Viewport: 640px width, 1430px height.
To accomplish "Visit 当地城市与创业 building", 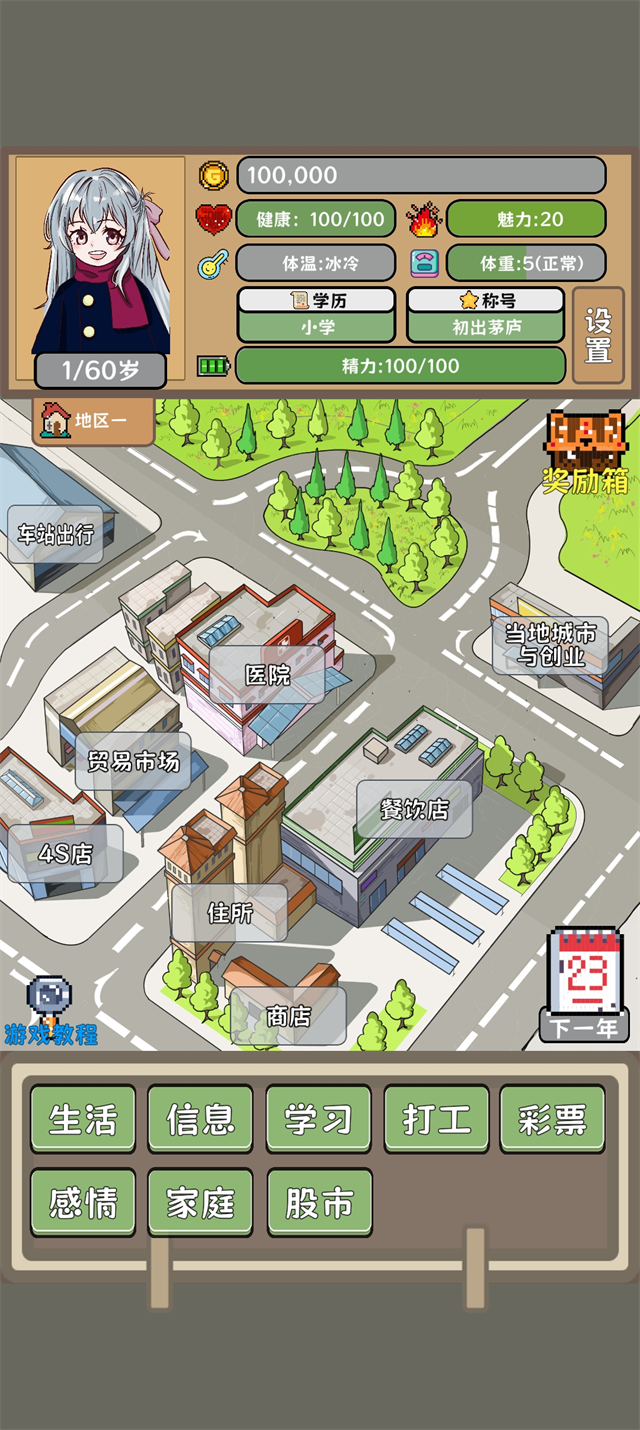I will pos(550,645).
